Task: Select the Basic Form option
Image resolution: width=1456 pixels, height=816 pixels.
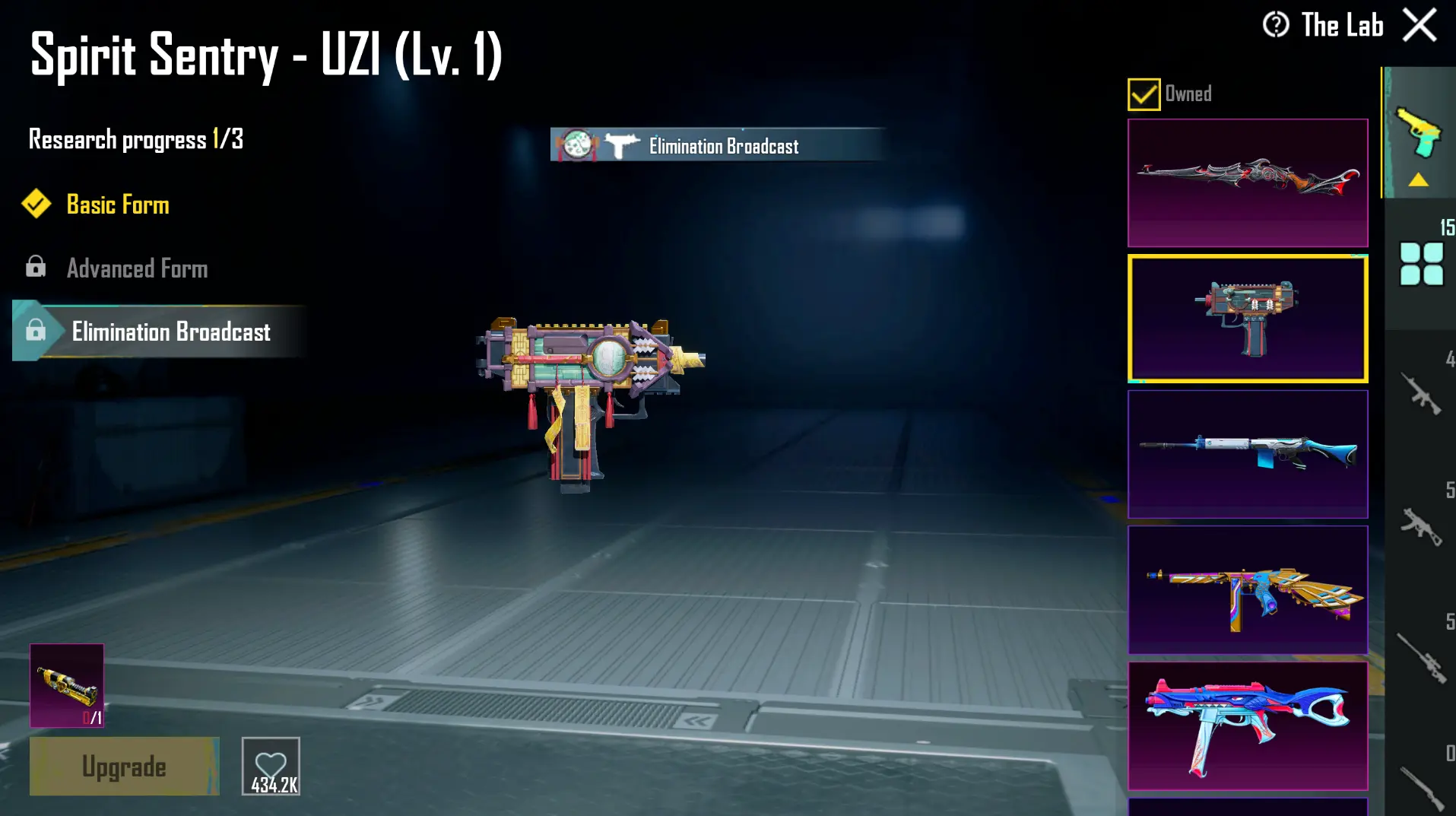Action: [x=118, y=205]
